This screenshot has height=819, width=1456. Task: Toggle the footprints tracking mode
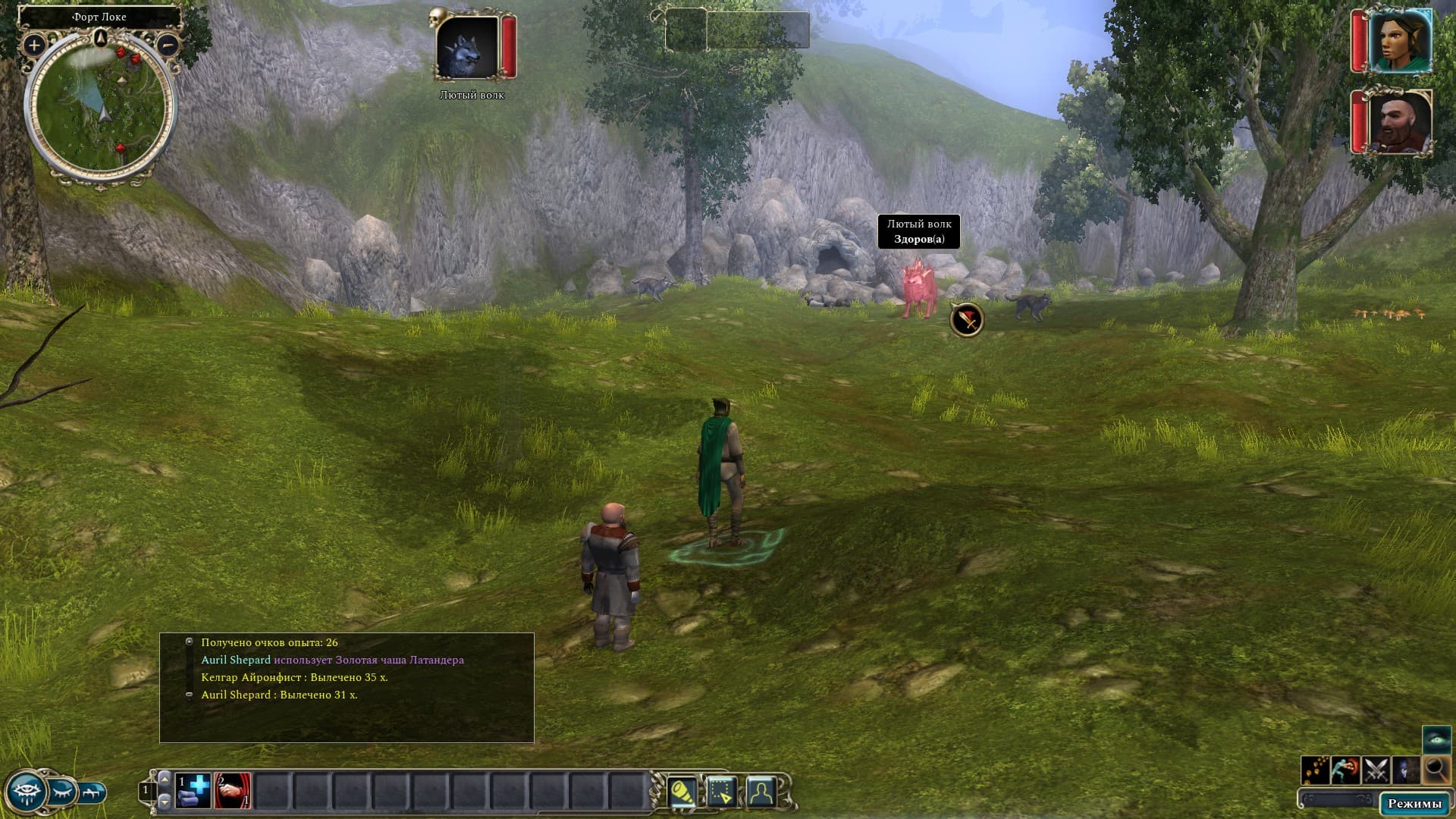pos(1315,770)
